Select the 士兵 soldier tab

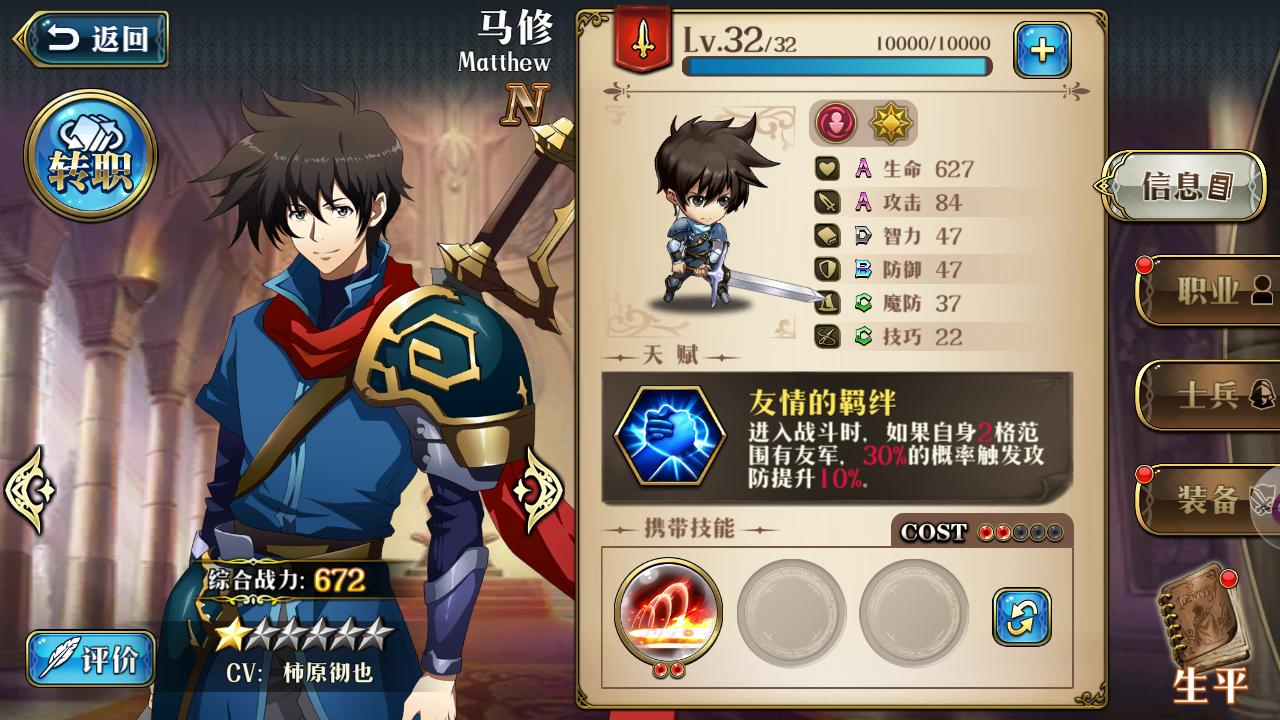[x=1208, y=395]
